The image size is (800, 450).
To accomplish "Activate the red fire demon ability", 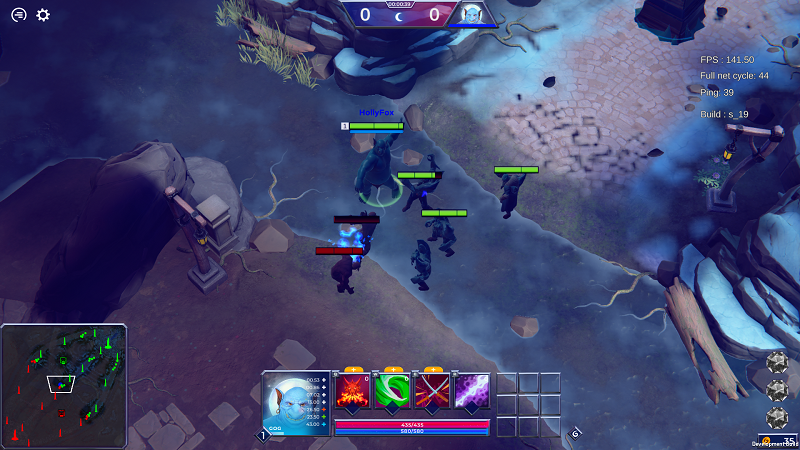I will (x=352, y=391).
